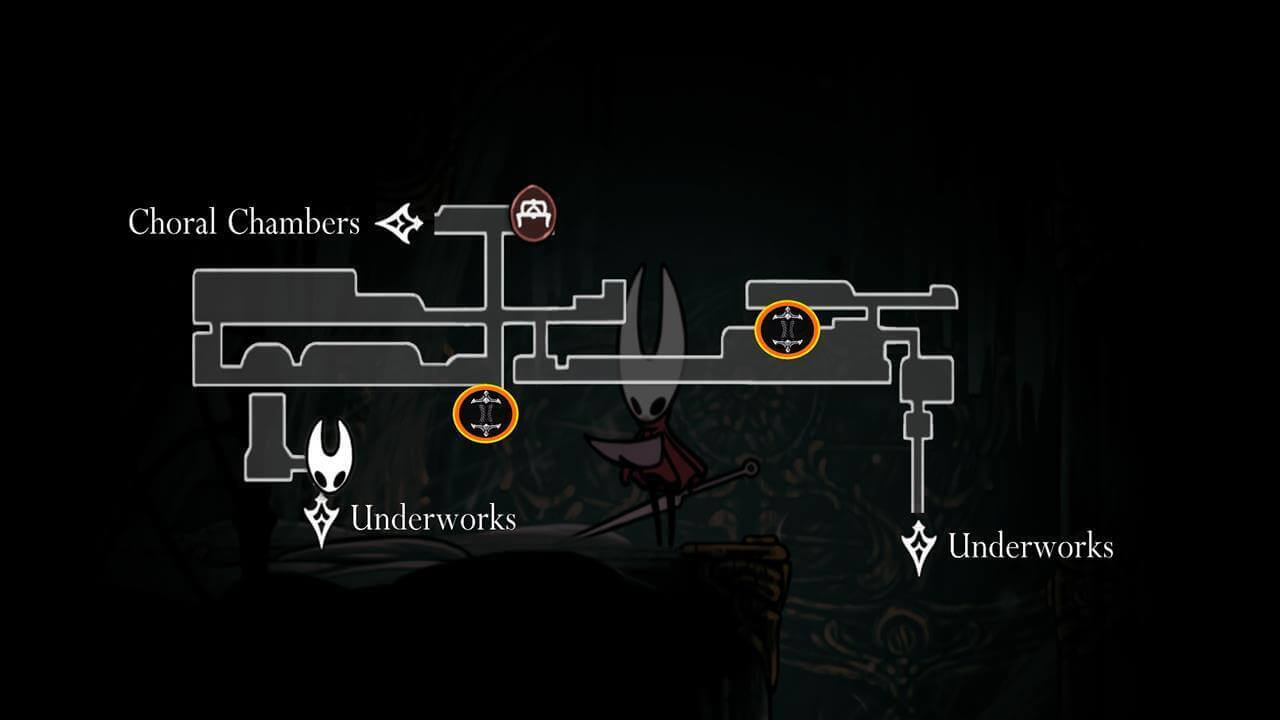The height and width of the screenshot is (720, 1280).
Task: Click the left orange bellway station marker
Action: (486, 414)
